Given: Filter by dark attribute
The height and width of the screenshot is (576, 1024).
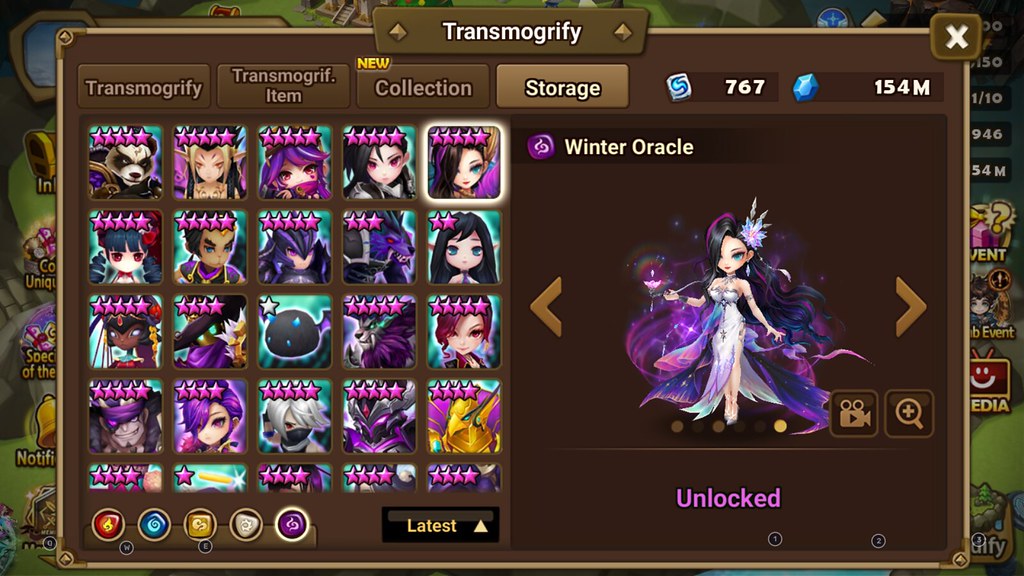Looking at the screenshot, I should pos(292,524).
